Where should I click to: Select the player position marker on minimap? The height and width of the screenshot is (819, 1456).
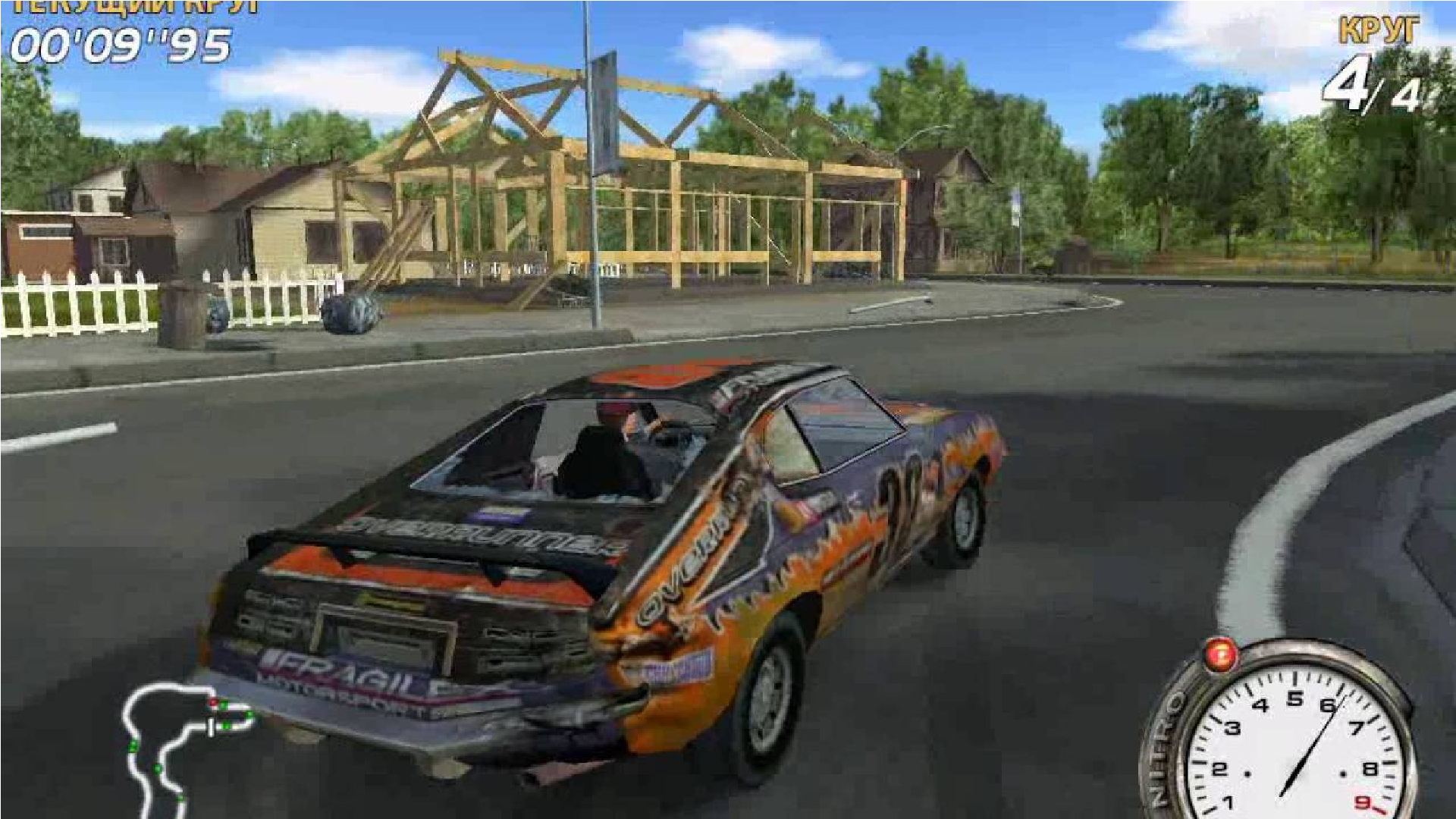[x=211, y=728]
